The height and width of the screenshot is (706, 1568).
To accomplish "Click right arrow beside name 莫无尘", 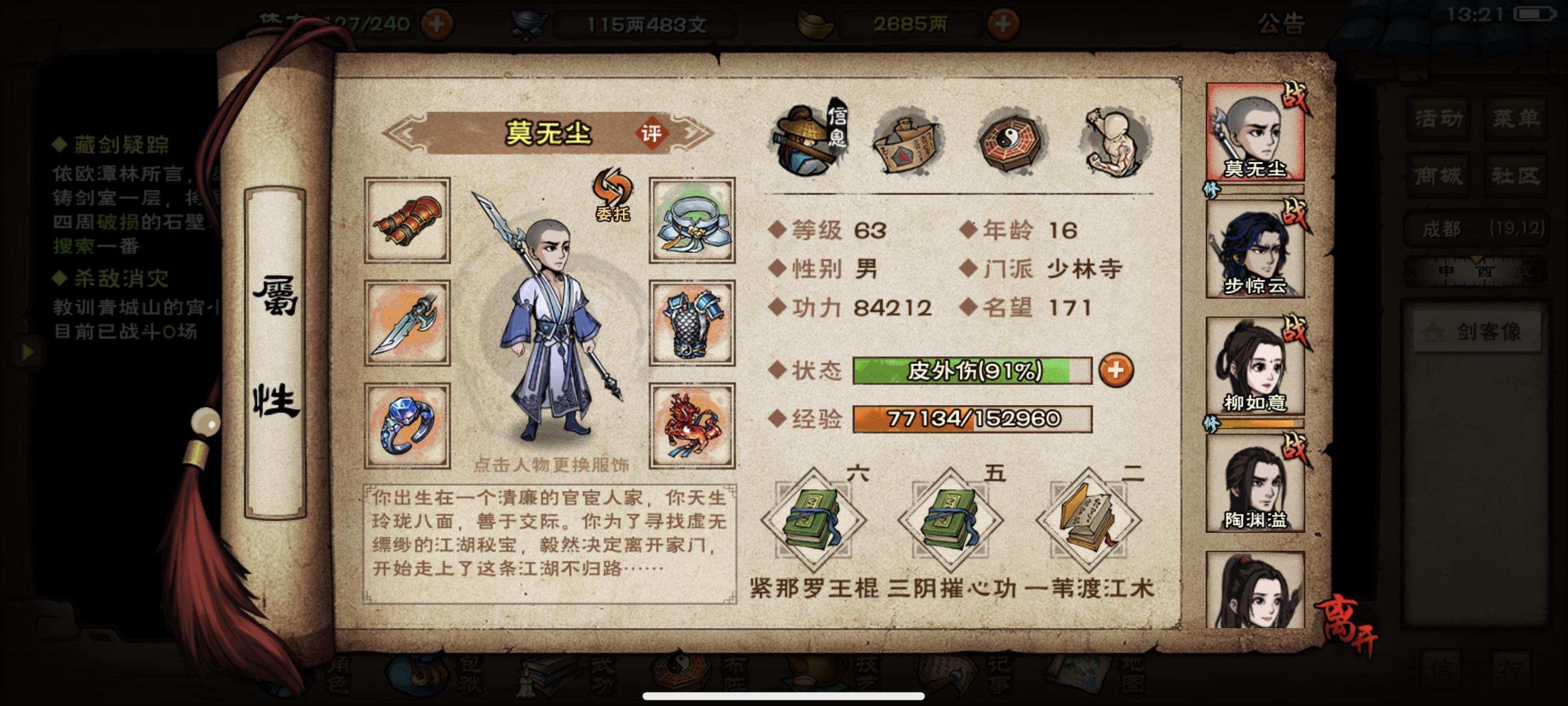I will (x=692, y=133).
